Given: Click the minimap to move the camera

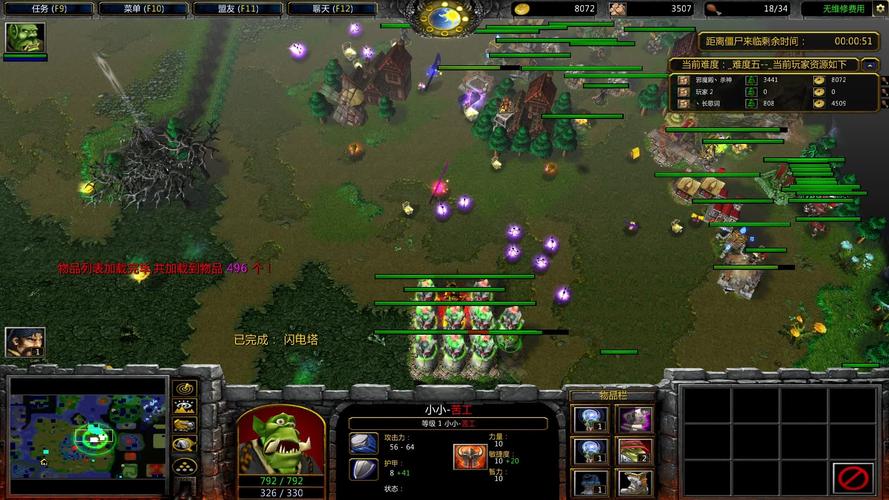Looking at the screenshot, I should 88,435.
